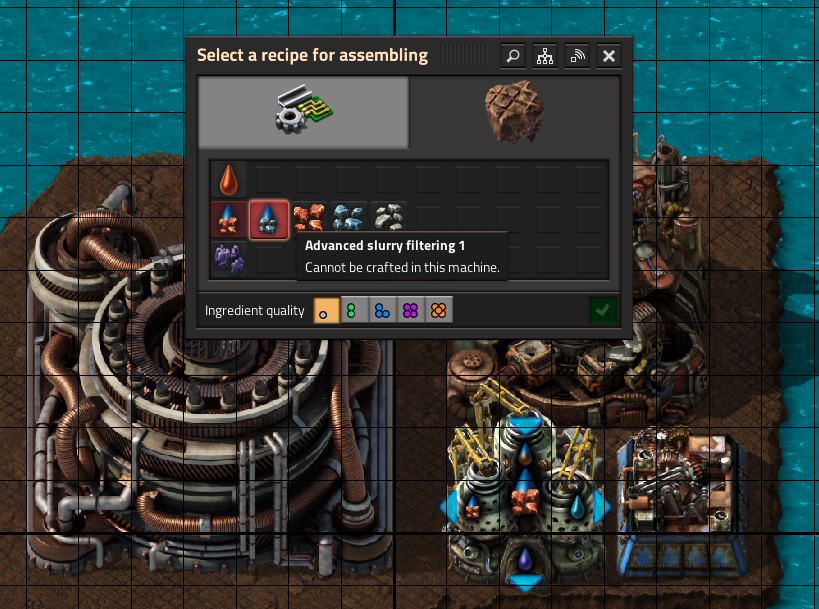Open the recipe search box
This screenshot has width=819, height=609.
513,56
